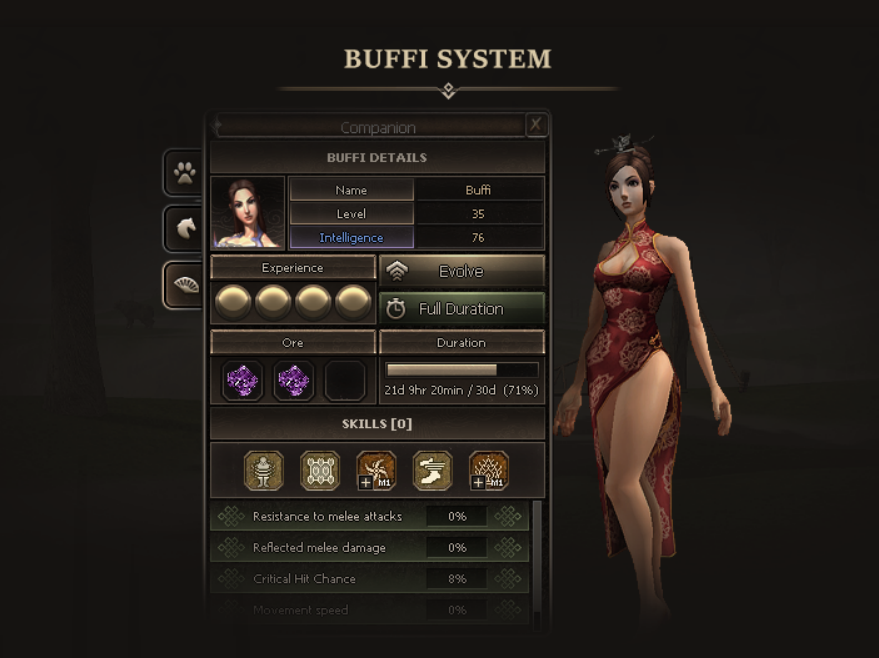Select the folding fan tab
The image size is (879, 658).
click(185, 285)
